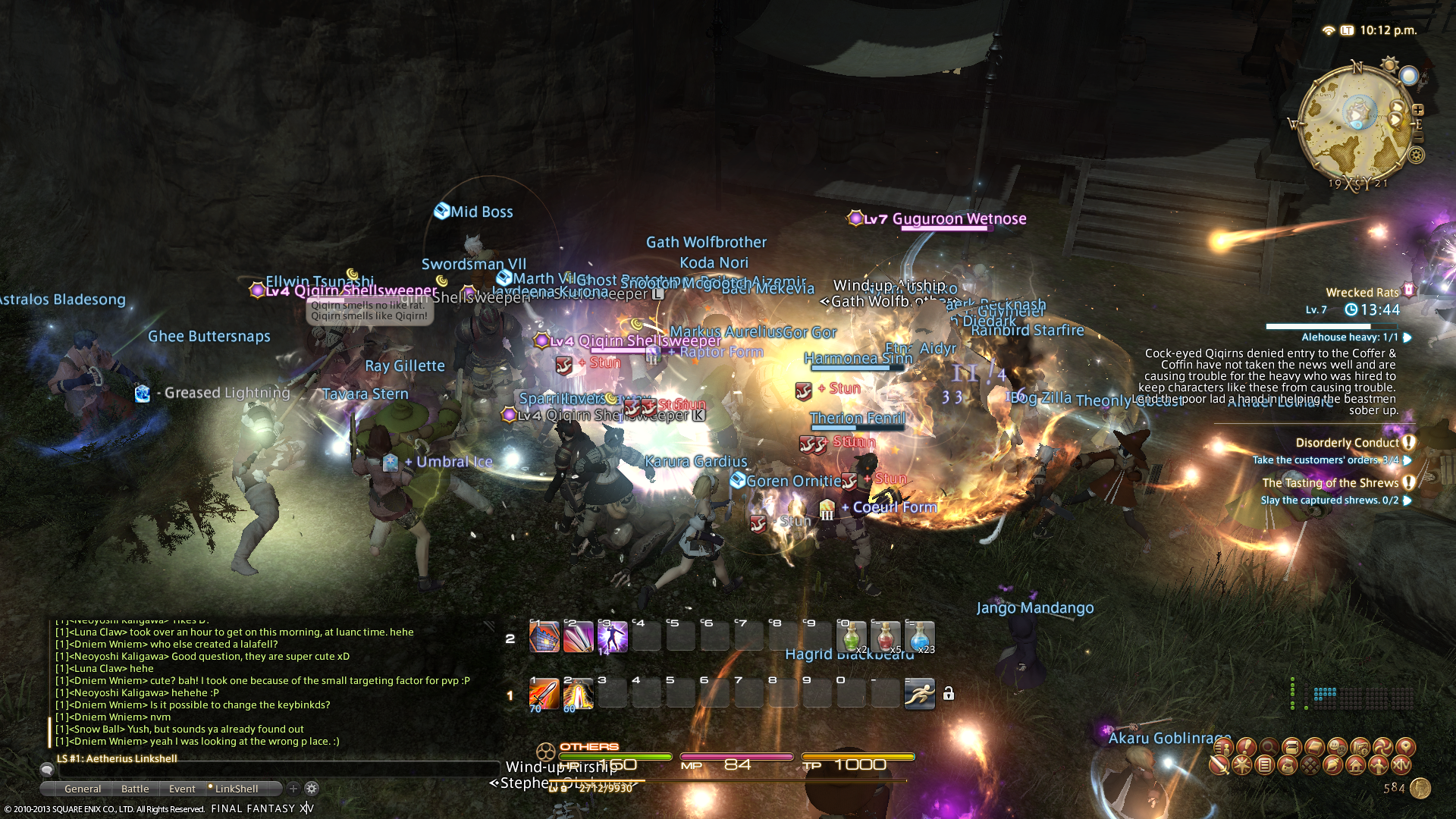Toggle the hotbar padlock
This screenshot has height=819, width=1456.
coord(949,694)
